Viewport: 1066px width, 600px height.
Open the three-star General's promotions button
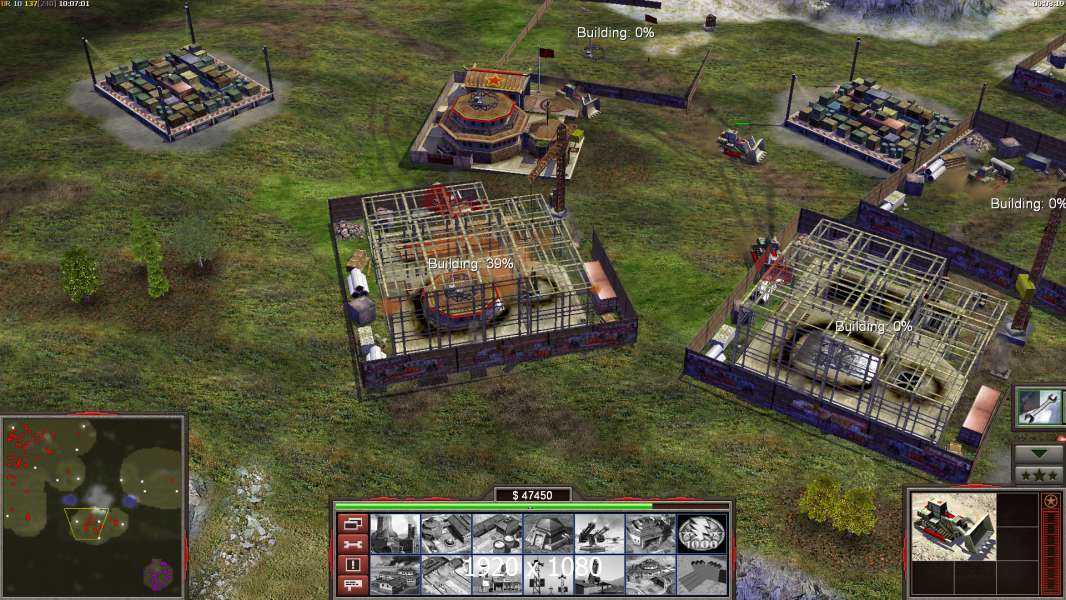(1039, 475)
